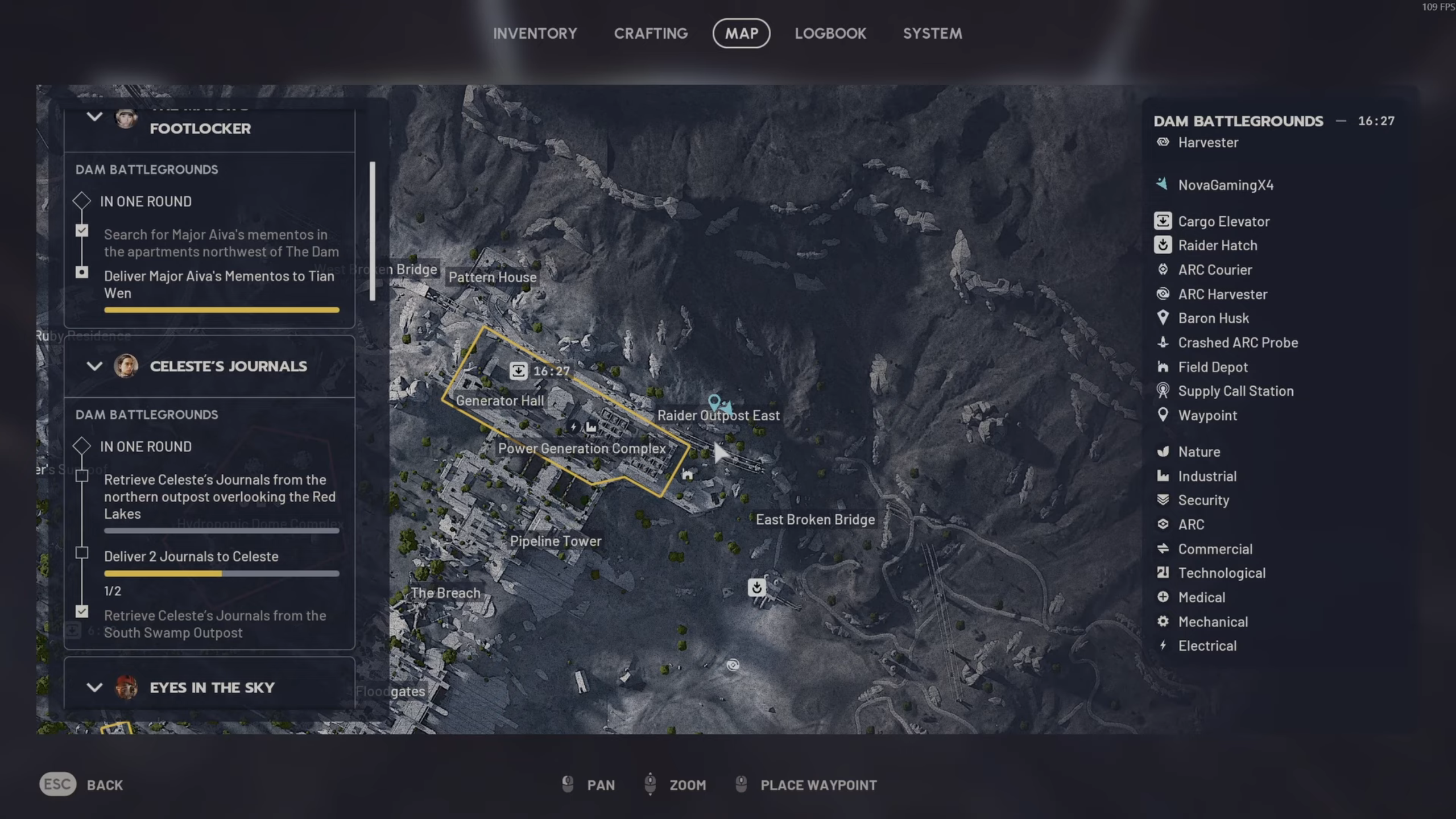1456x819 pixels.
Task: Click the journal delivery progress bar
Action: [x=221, y=573]
